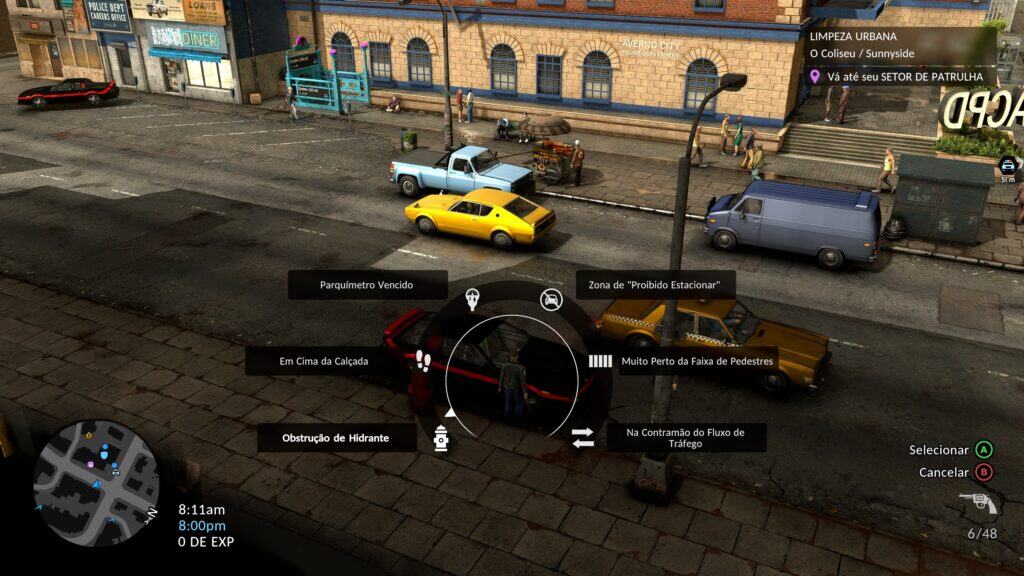Click the no-parking car icon on wheel

click(551, 298)
